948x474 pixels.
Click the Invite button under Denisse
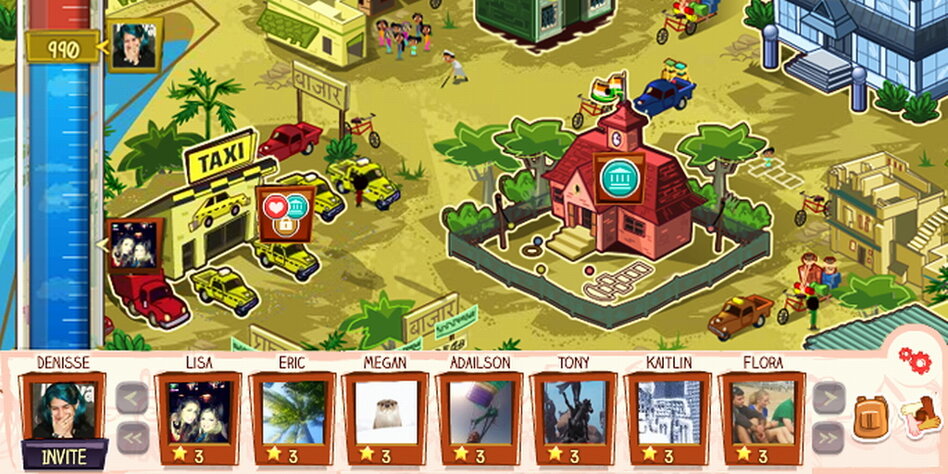[65, 458]
